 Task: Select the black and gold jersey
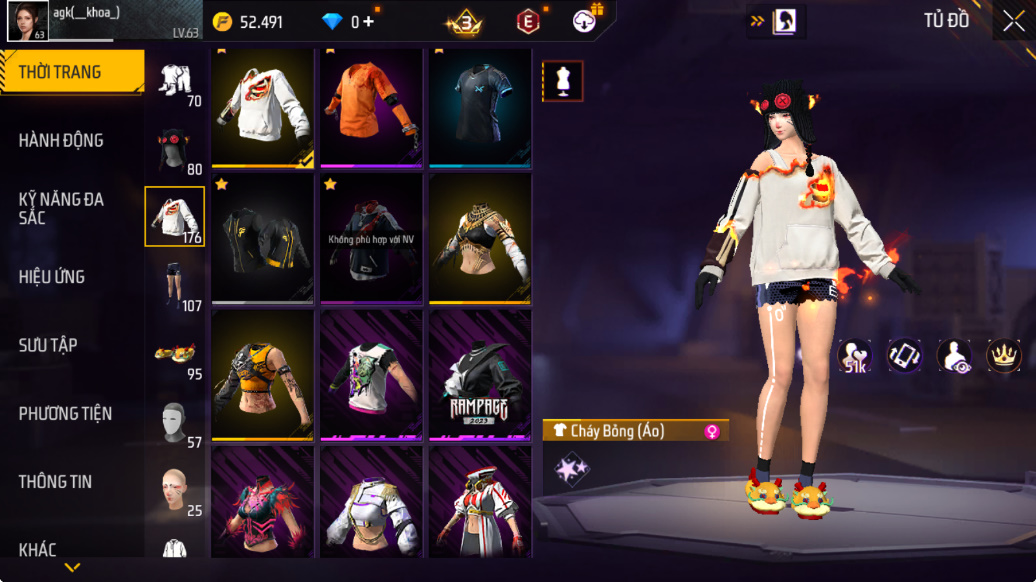pyautogui.click(x=264, y=238)
